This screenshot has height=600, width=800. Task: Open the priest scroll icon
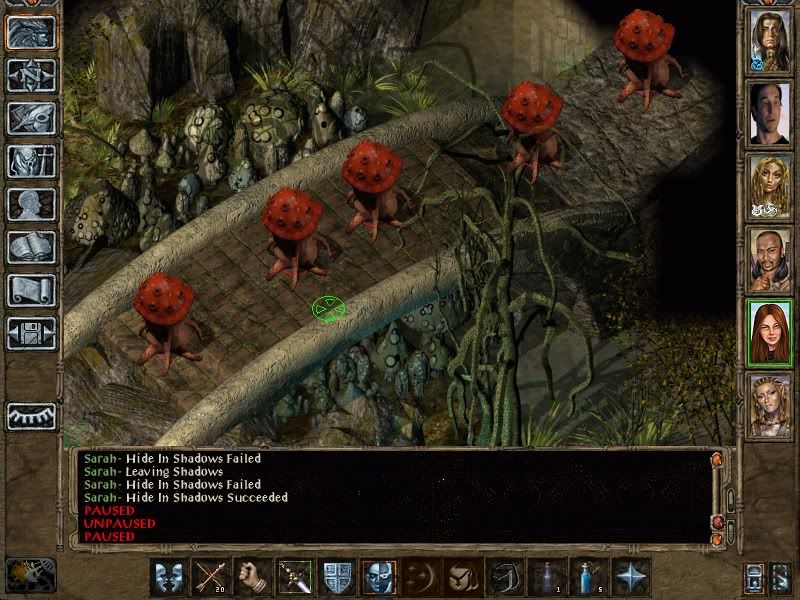point(31,290)
